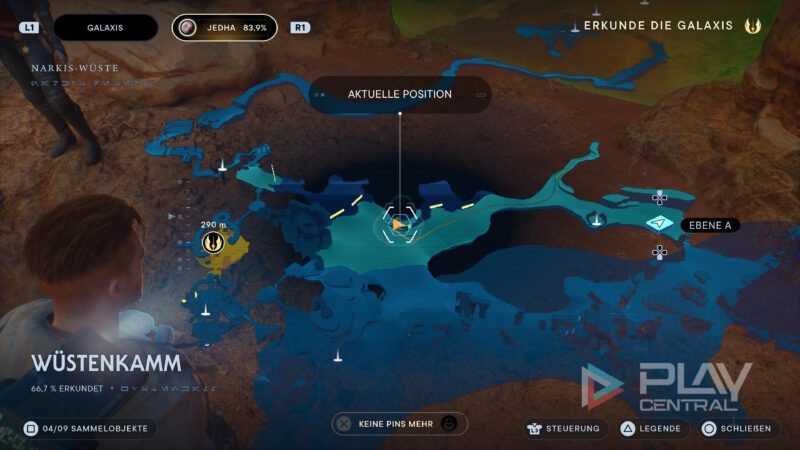Click the Aktuelle Position label
Image resolution: width=800 pixels, height=450 pixels.
[x=399, y=94]
